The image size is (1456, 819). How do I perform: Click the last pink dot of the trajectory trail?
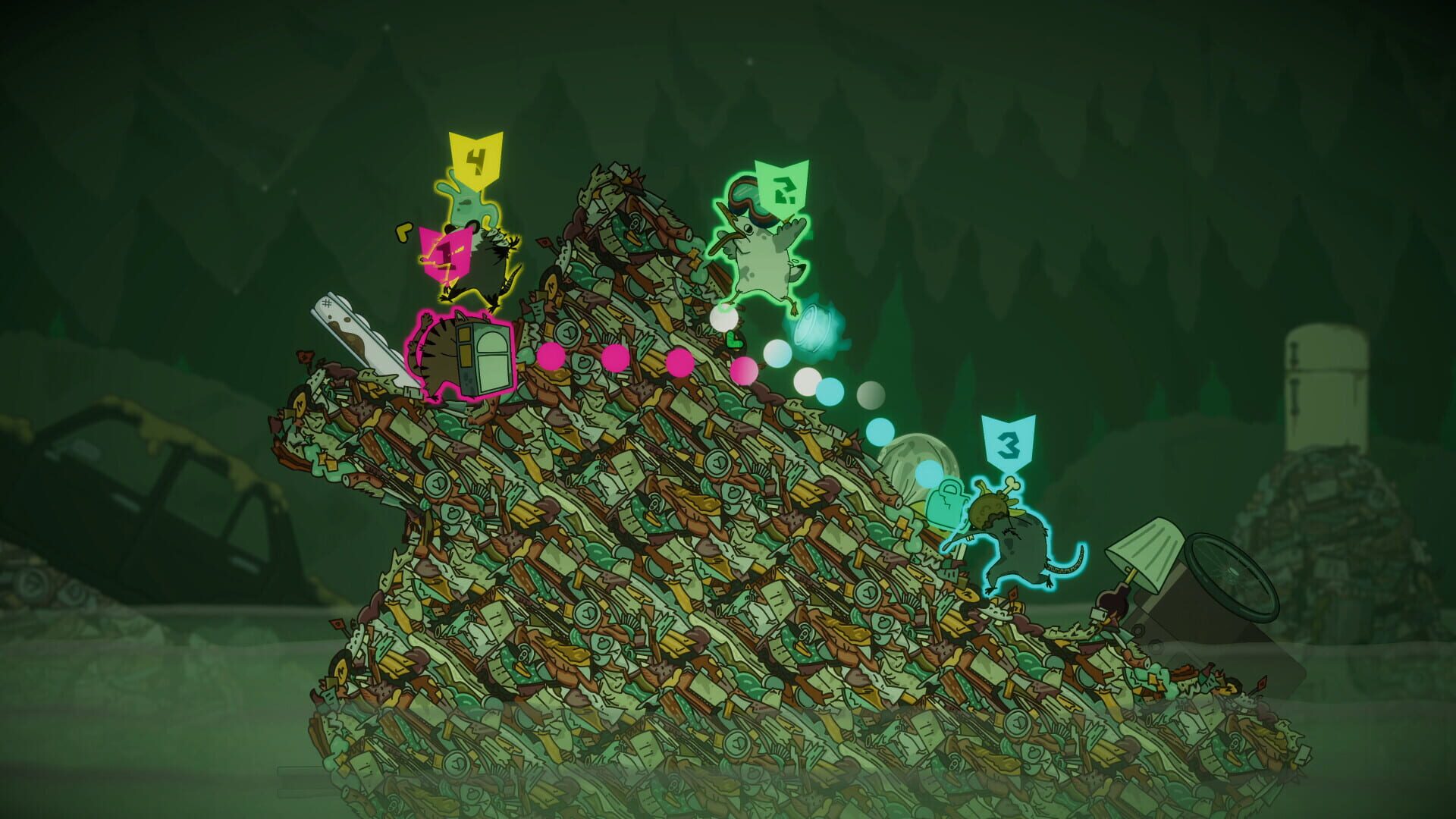click(743, 372)
